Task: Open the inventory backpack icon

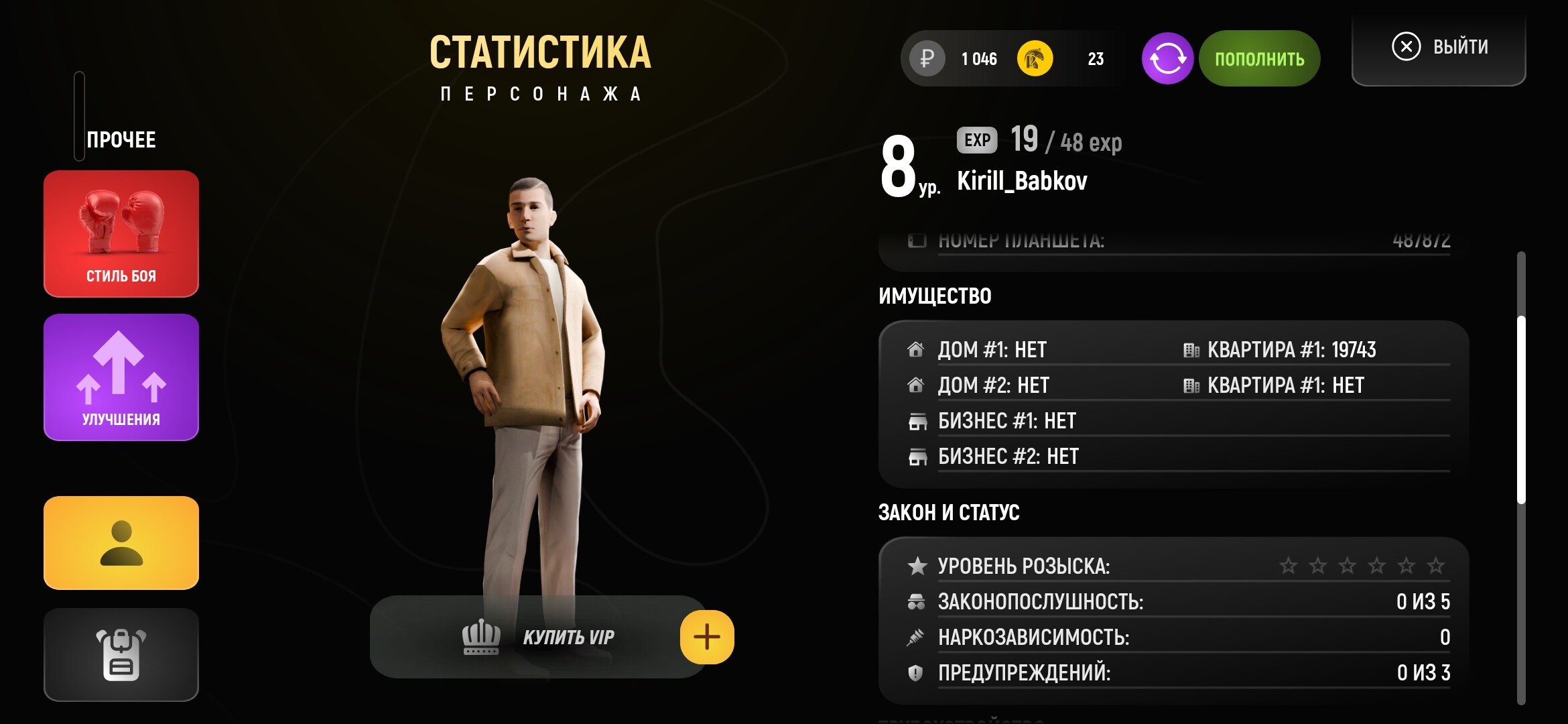Action: pos(121,654)
